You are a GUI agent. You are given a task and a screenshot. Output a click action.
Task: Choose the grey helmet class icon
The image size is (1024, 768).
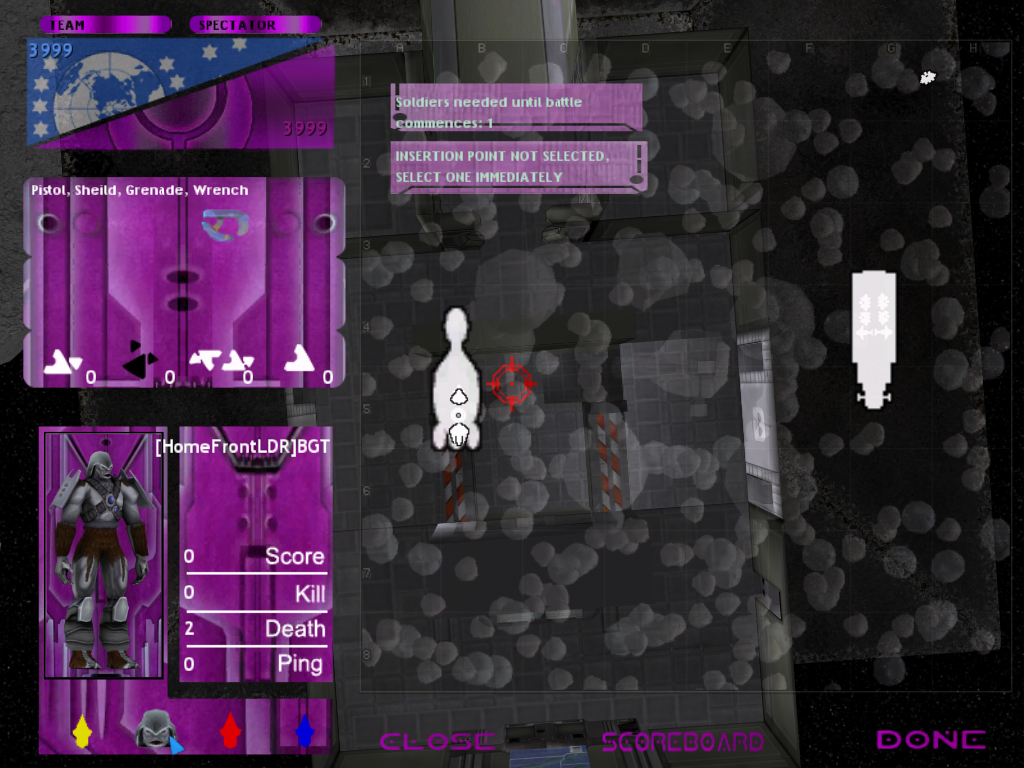(155, 729)
